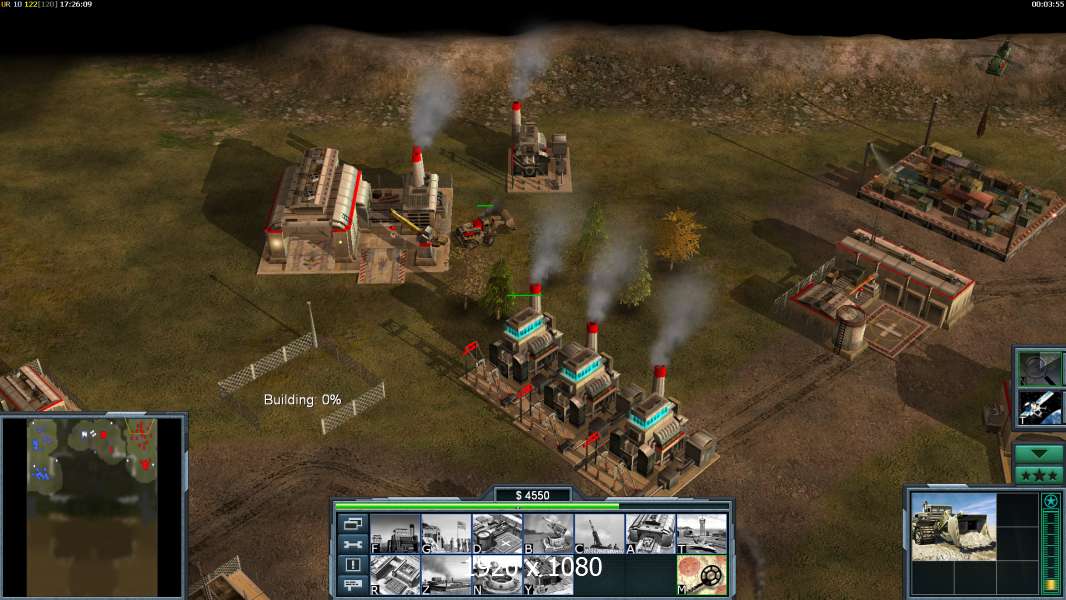Click the wrench repair button
This screenshot has width=1066, height=600.
353,544
